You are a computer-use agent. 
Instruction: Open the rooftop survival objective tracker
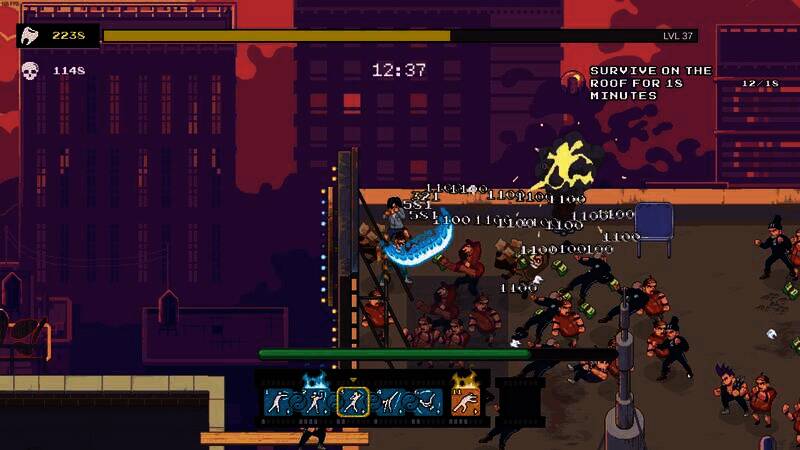coord(650,83)
